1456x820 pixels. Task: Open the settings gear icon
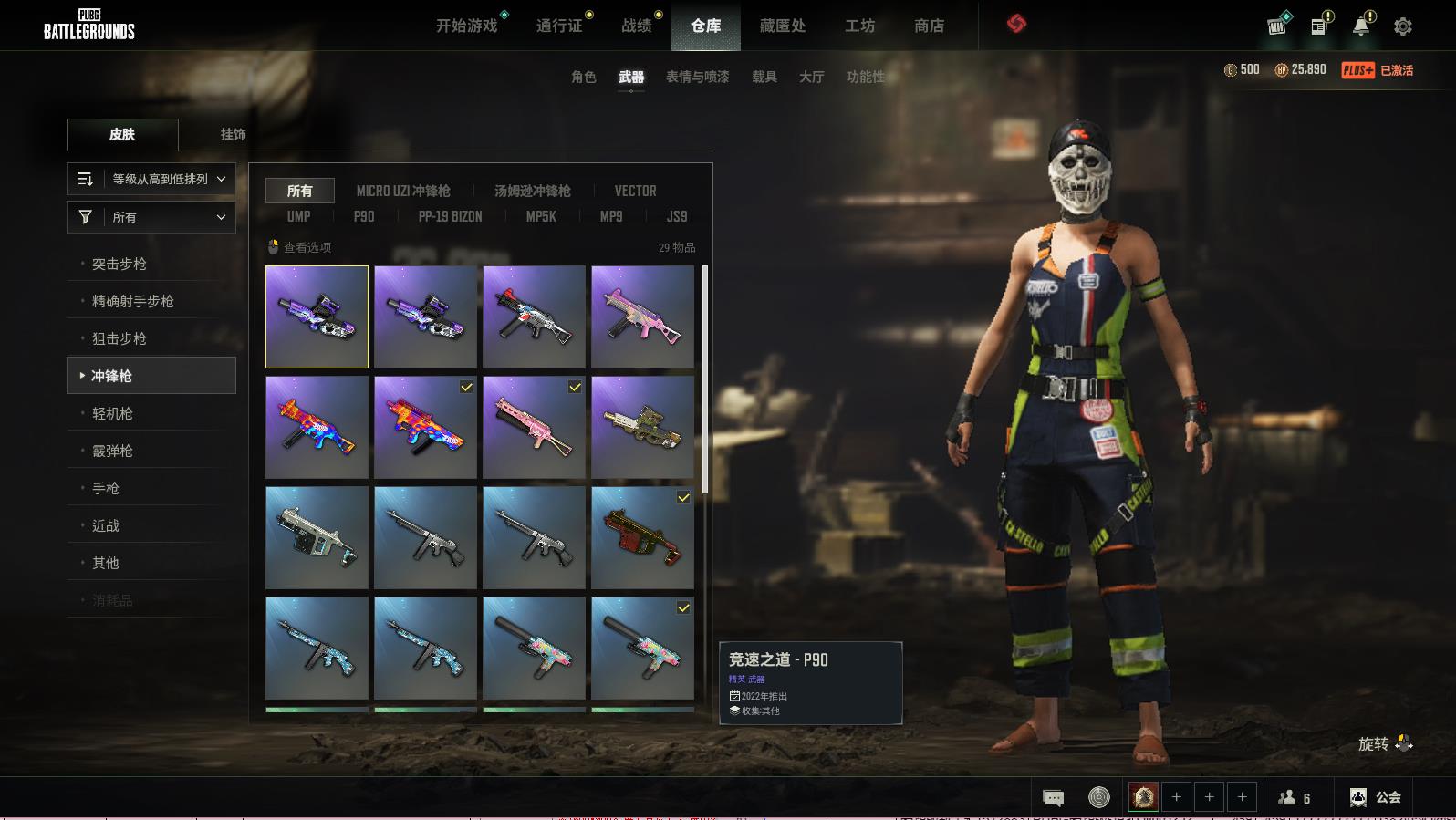coord(1403,26)
